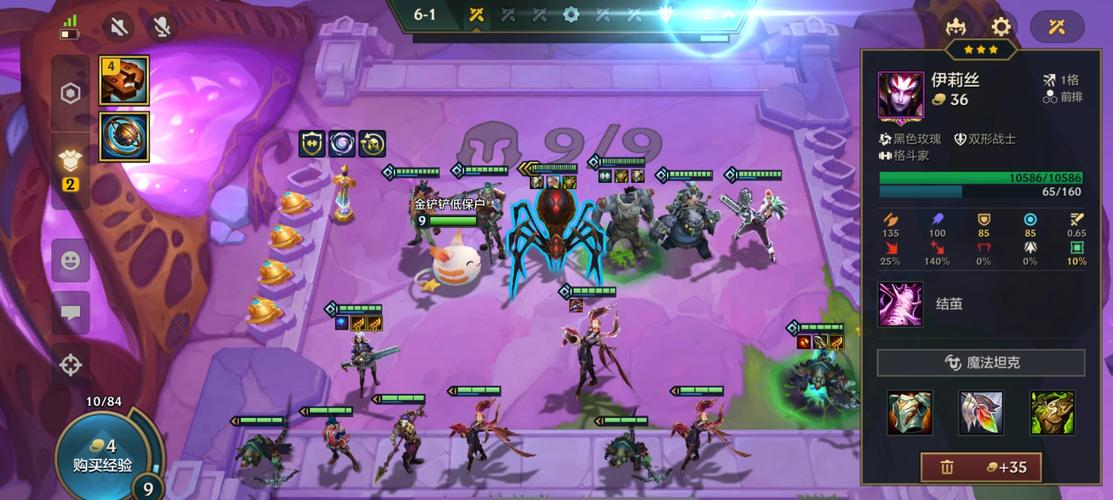The image size is (1113, 500).
Task: Select Elise's 结茧 ability icon
Action: (x=900, y=304)
